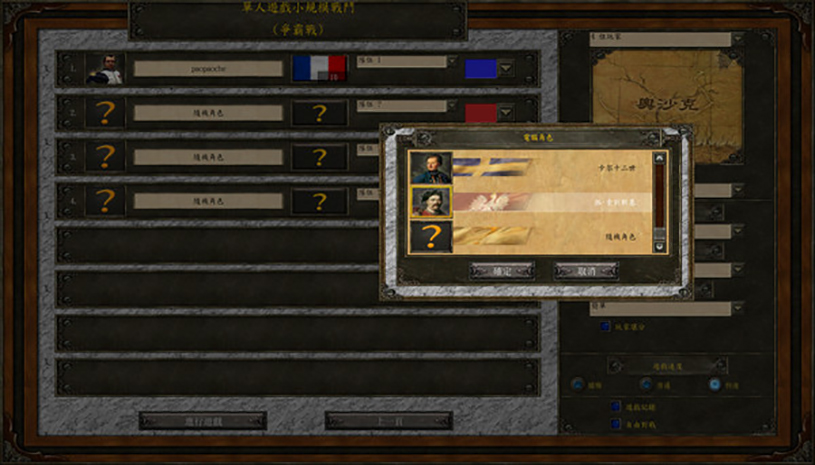The width and height of the screenshot is (815, 465).
Task: Start the game with the bottom-left button
Action: [202, 421]
